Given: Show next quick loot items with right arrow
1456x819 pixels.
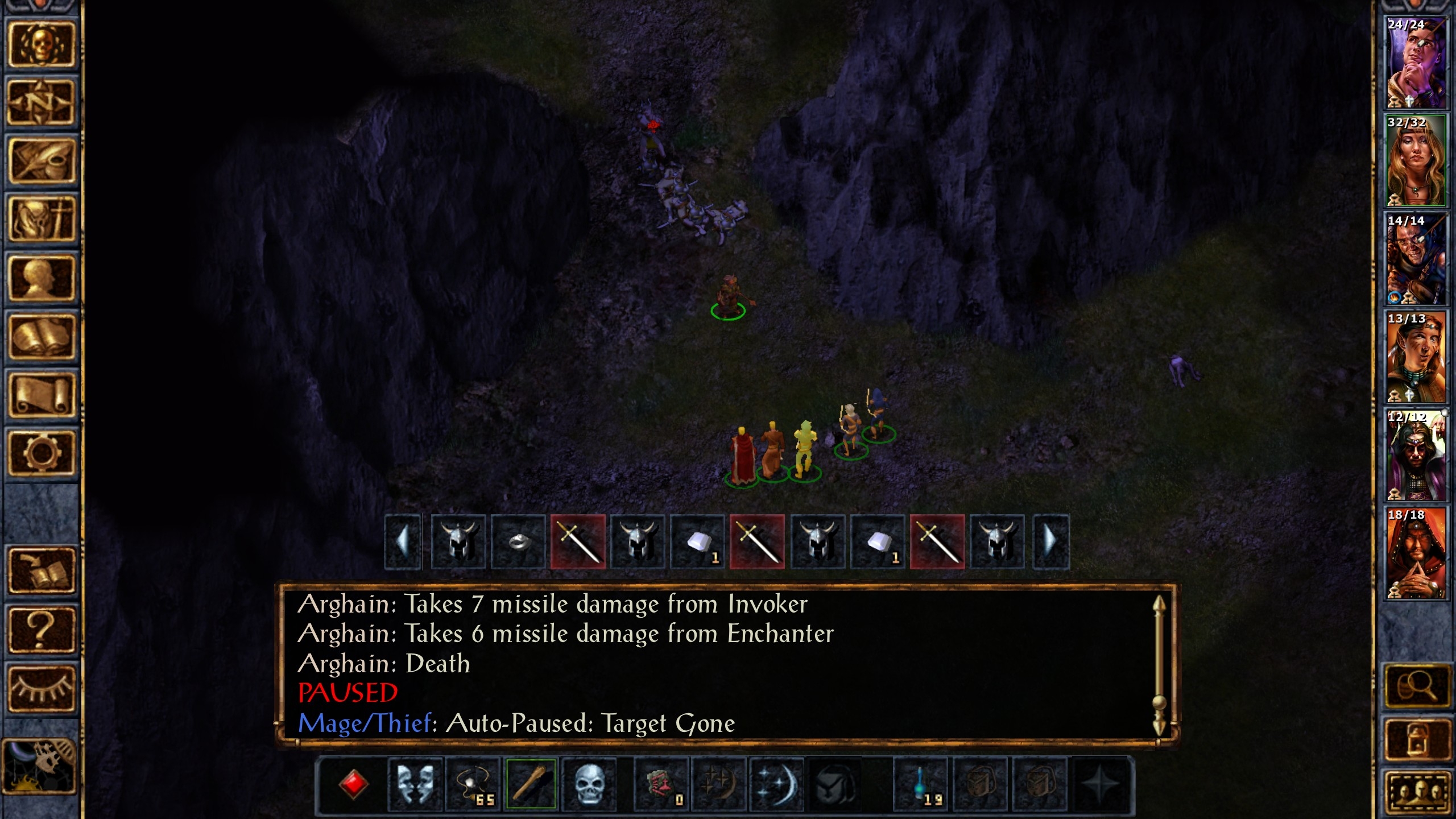Looking at the screenshot, I should pyautogui.click(x=1050, y=542).
